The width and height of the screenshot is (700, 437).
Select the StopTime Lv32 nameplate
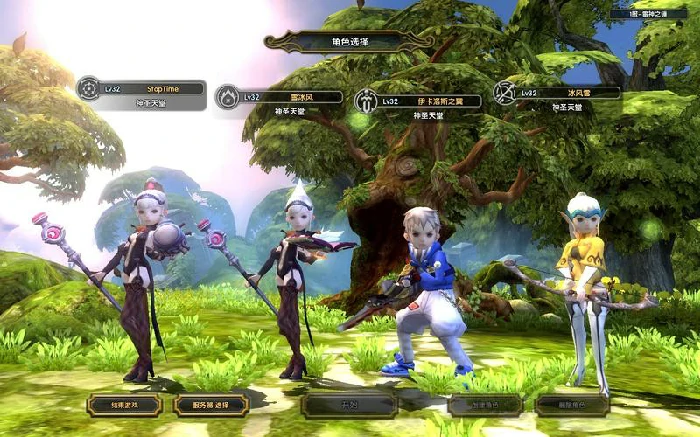[x=142, y=89]
